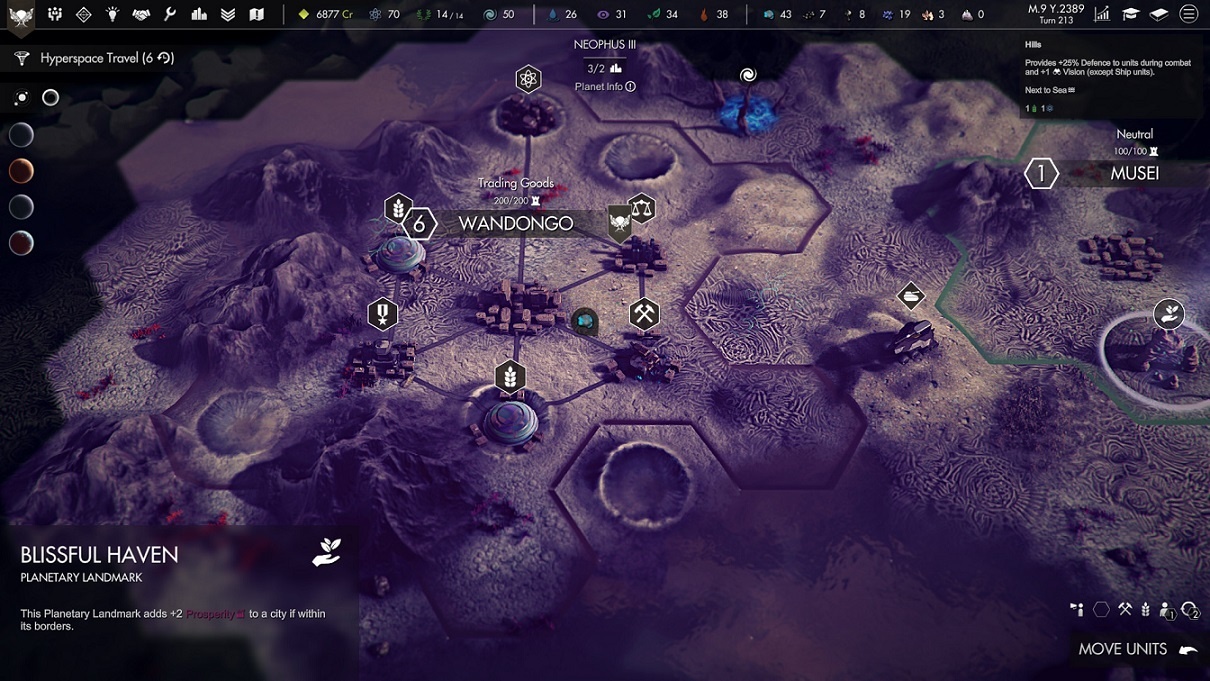Image resolution: width=1210 pixels, height=681 pixels.
Task: Open the bar-chart cities overview icon
Action: point(199,14)
